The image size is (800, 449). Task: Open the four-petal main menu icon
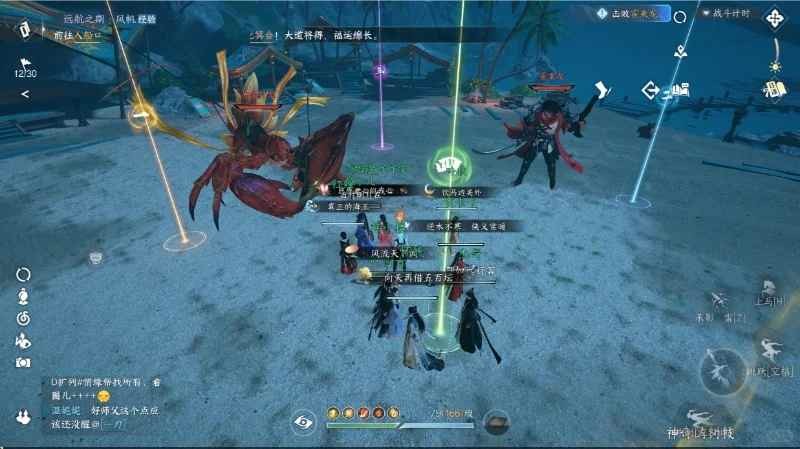[775, 17]
